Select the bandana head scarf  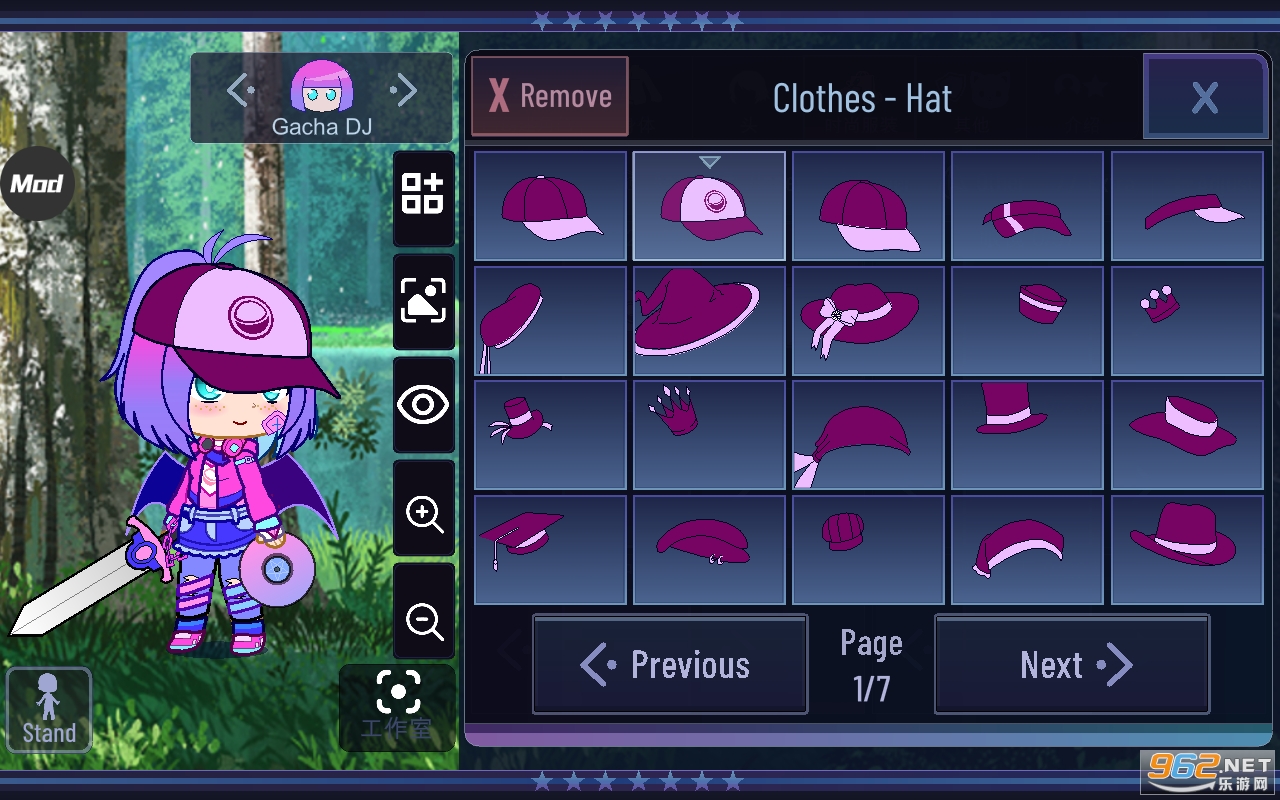(868, 435)
